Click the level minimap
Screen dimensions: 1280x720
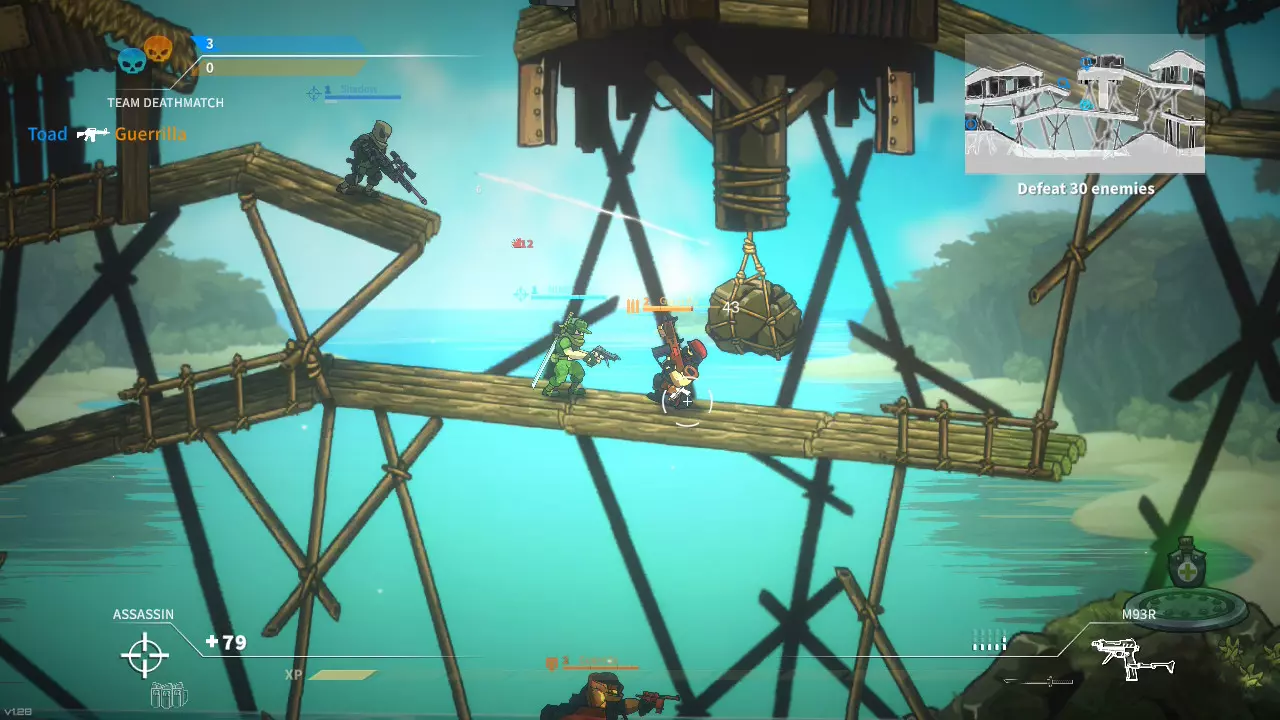coord(1084,105)
